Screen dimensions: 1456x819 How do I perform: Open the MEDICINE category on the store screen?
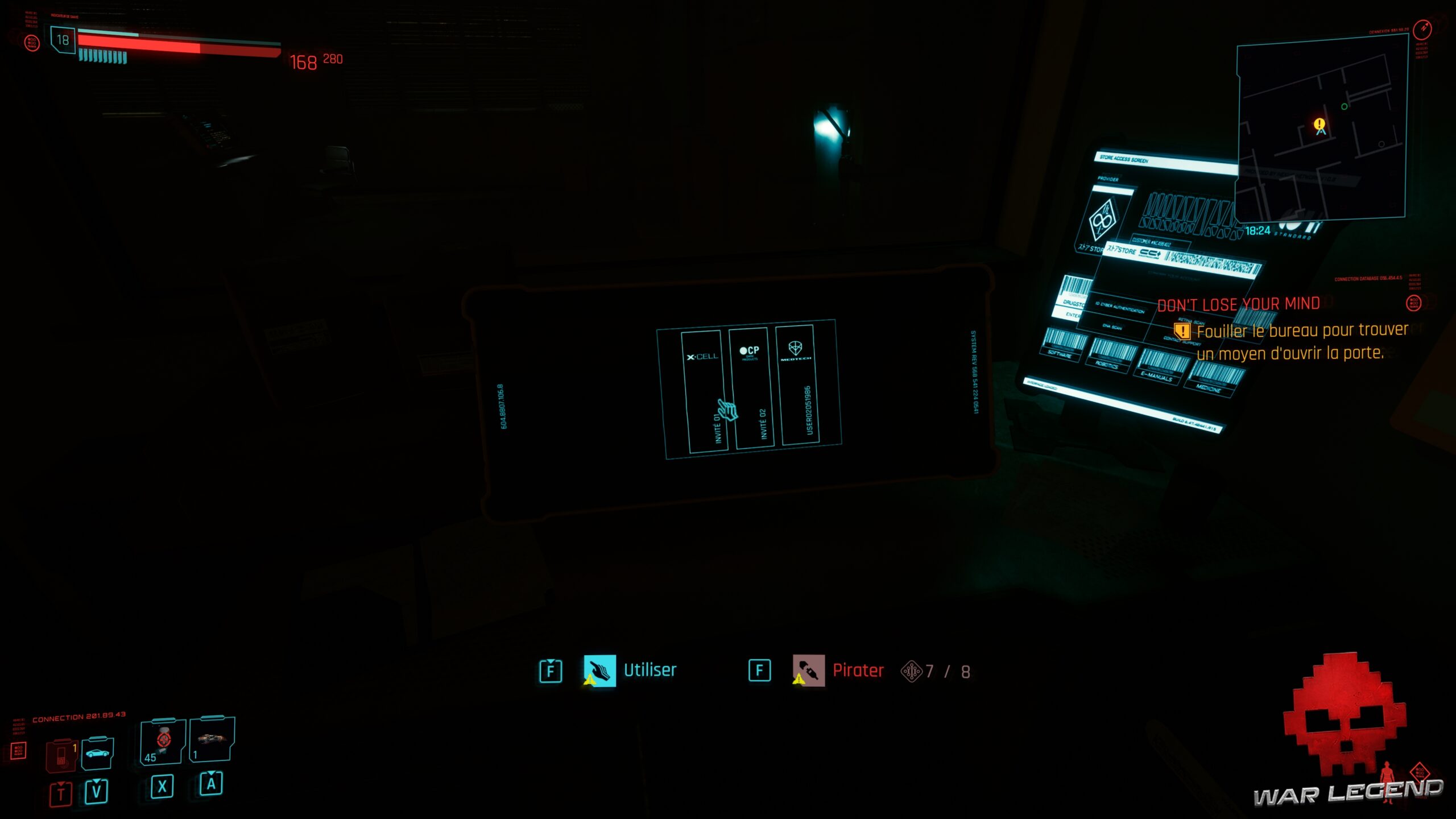pyautogui.click(x=1209, y=390)
